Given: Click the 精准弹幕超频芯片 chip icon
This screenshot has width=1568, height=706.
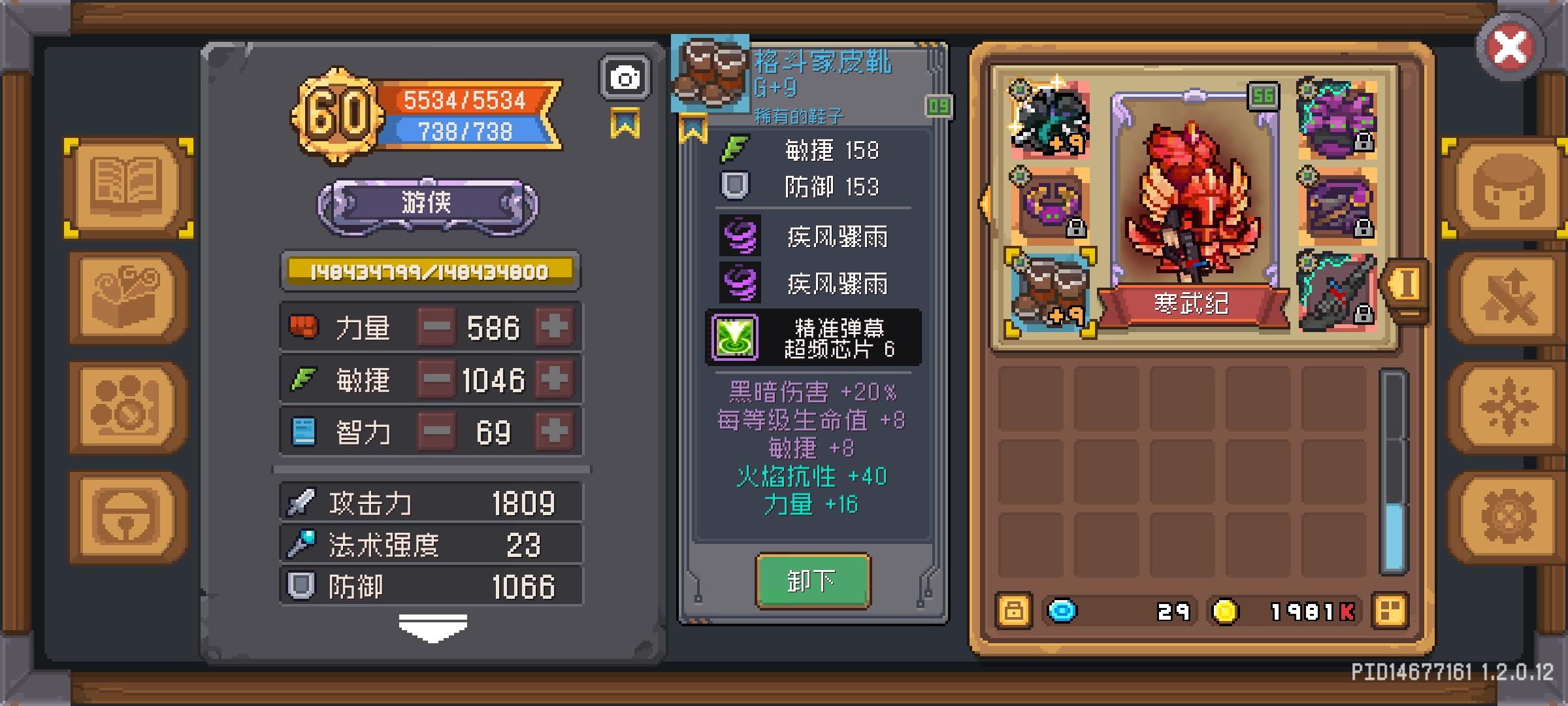Looking at the screenshot, I should click(x=734, y=337).
